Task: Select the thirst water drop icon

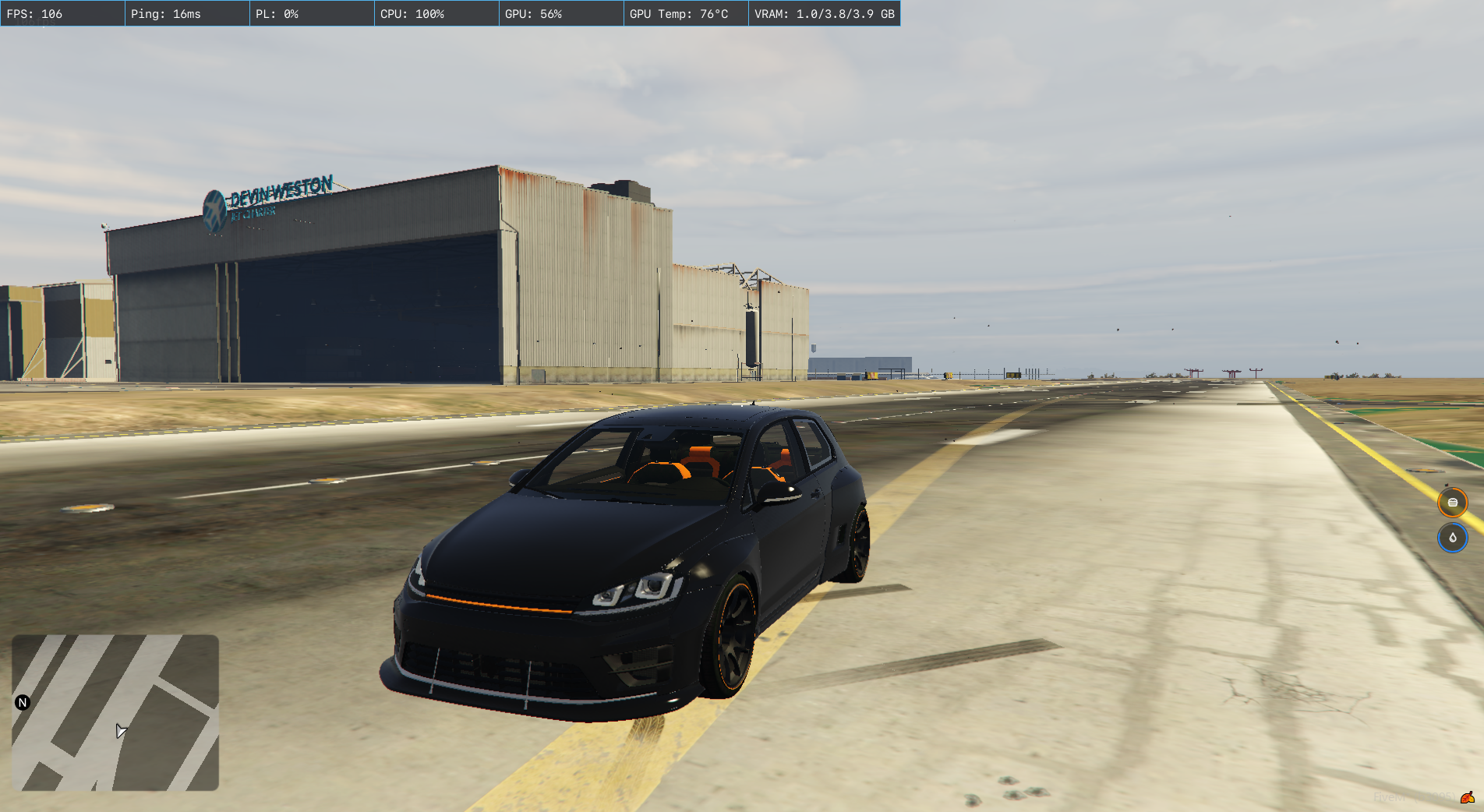Action: pyautogui.click(x=1452, y=538)
